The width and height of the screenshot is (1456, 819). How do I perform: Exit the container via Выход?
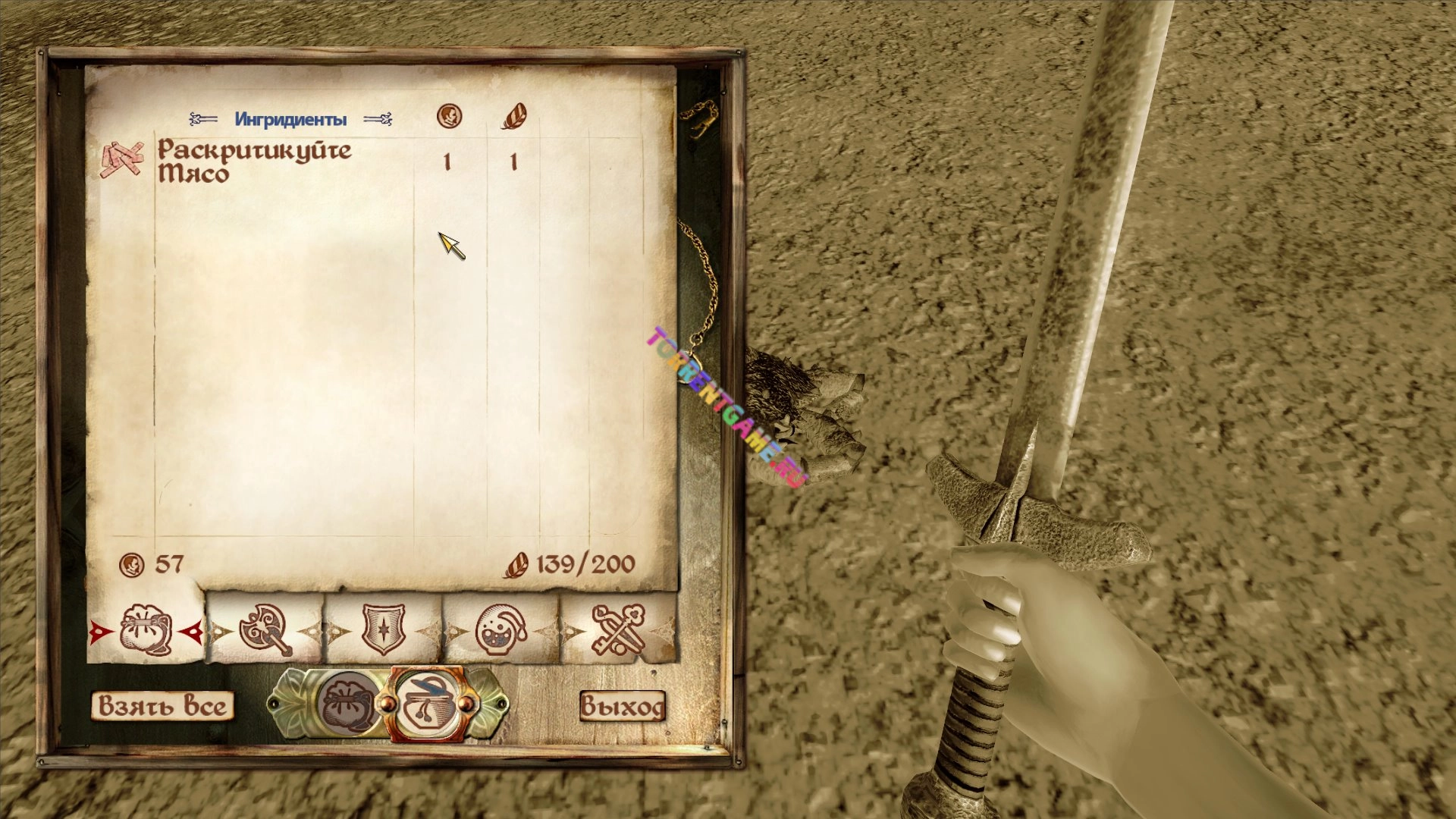click(622, 706)
